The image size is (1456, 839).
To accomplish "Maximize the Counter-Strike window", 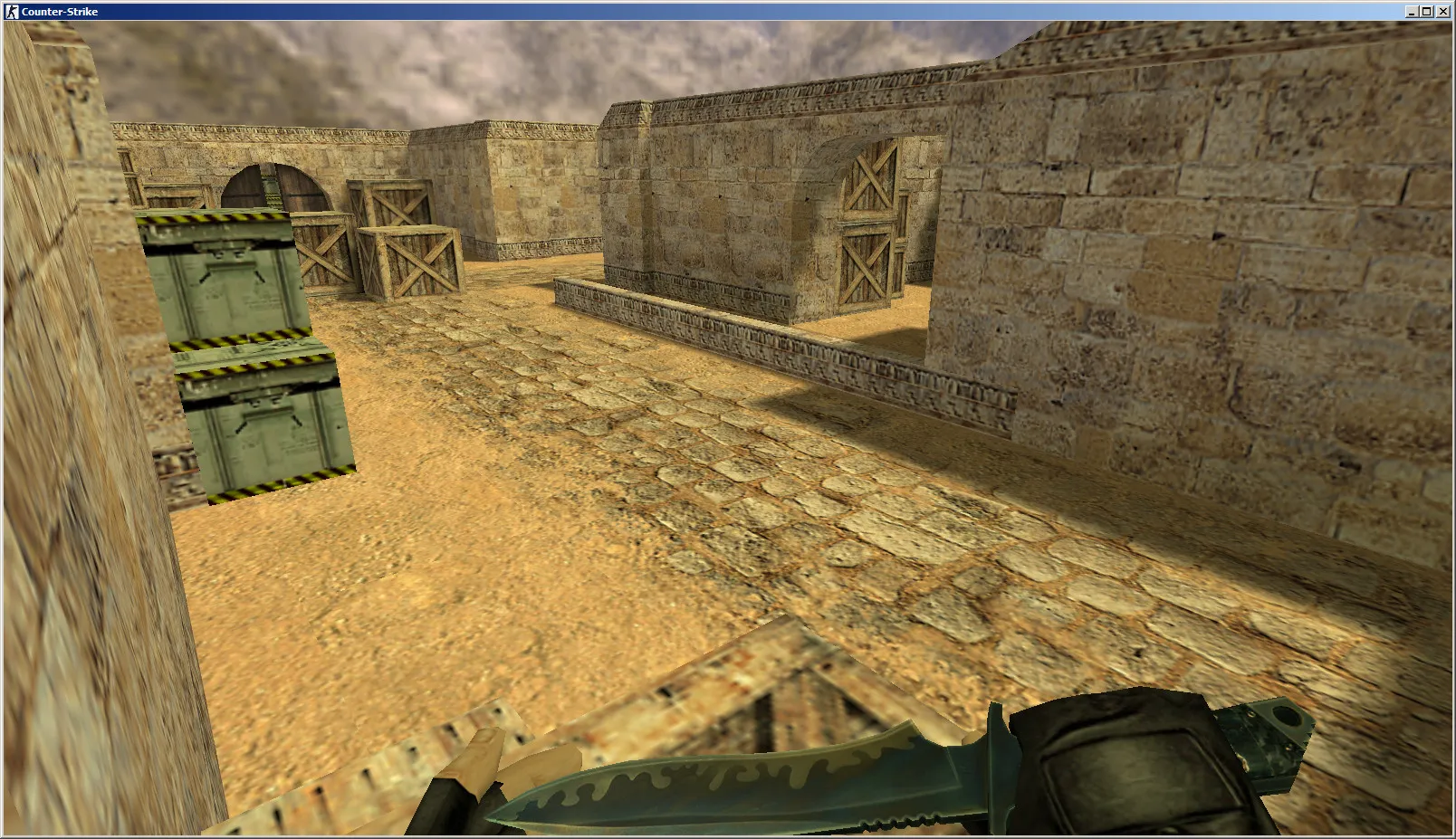I will pyautogui.click(x=1427, y=12).
